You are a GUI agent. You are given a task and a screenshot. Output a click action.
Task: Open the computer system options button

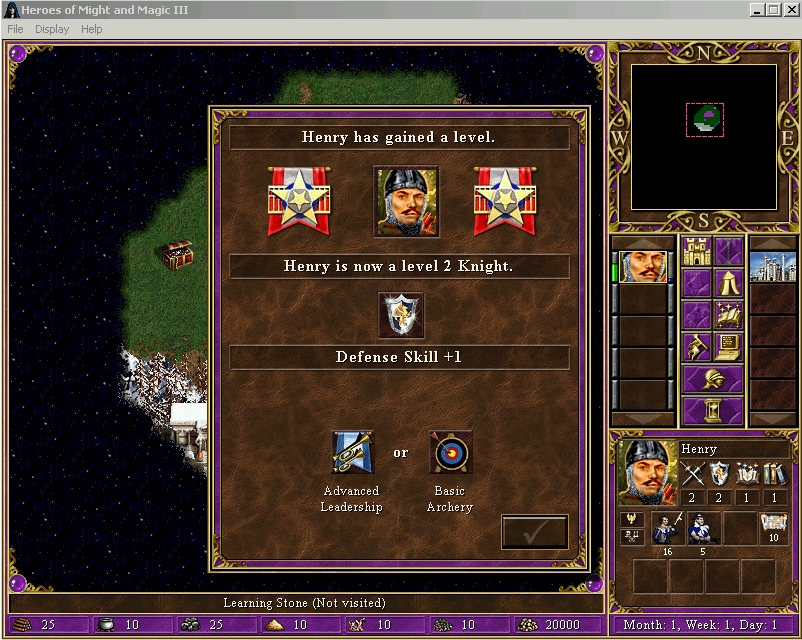pos(727,346)
